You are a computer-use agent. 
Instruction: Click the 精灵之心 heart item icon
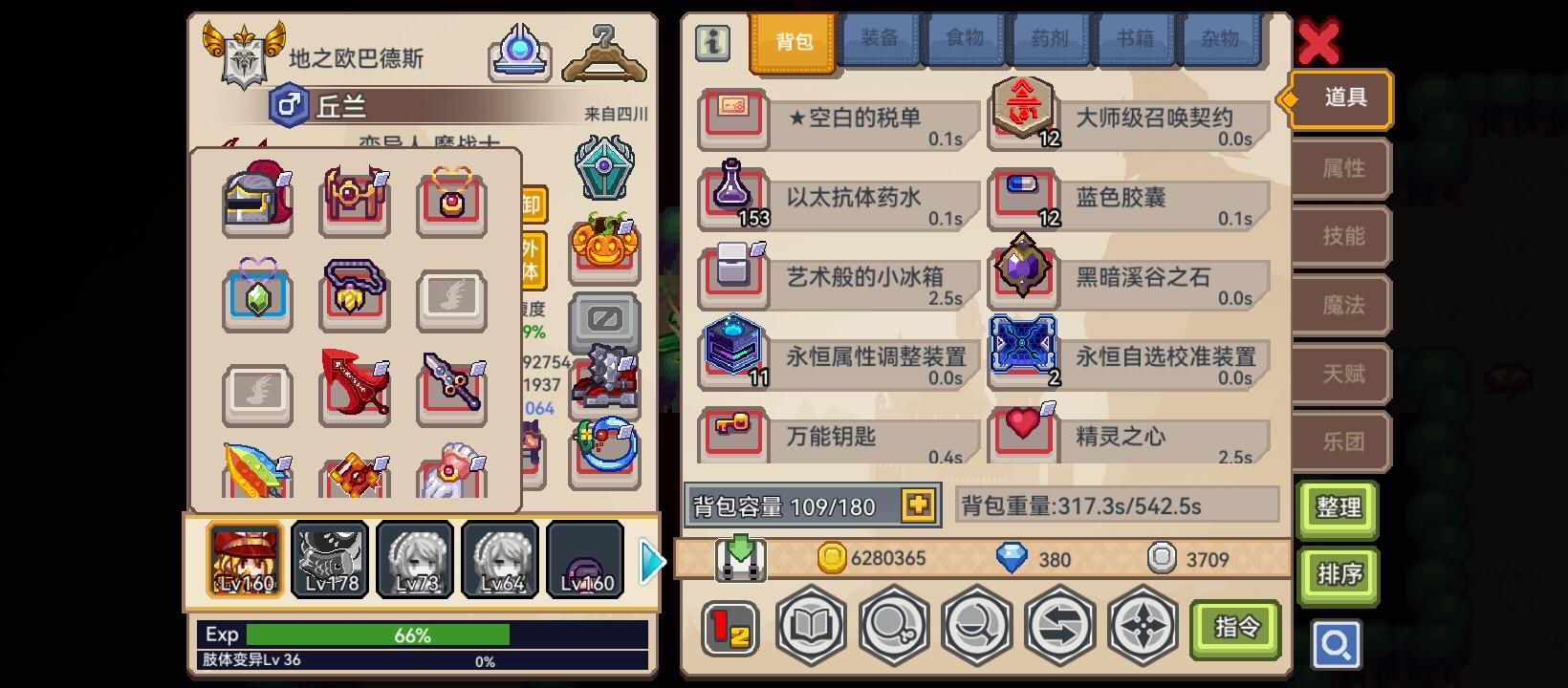pyautogui.click(x=1023, y=432)
